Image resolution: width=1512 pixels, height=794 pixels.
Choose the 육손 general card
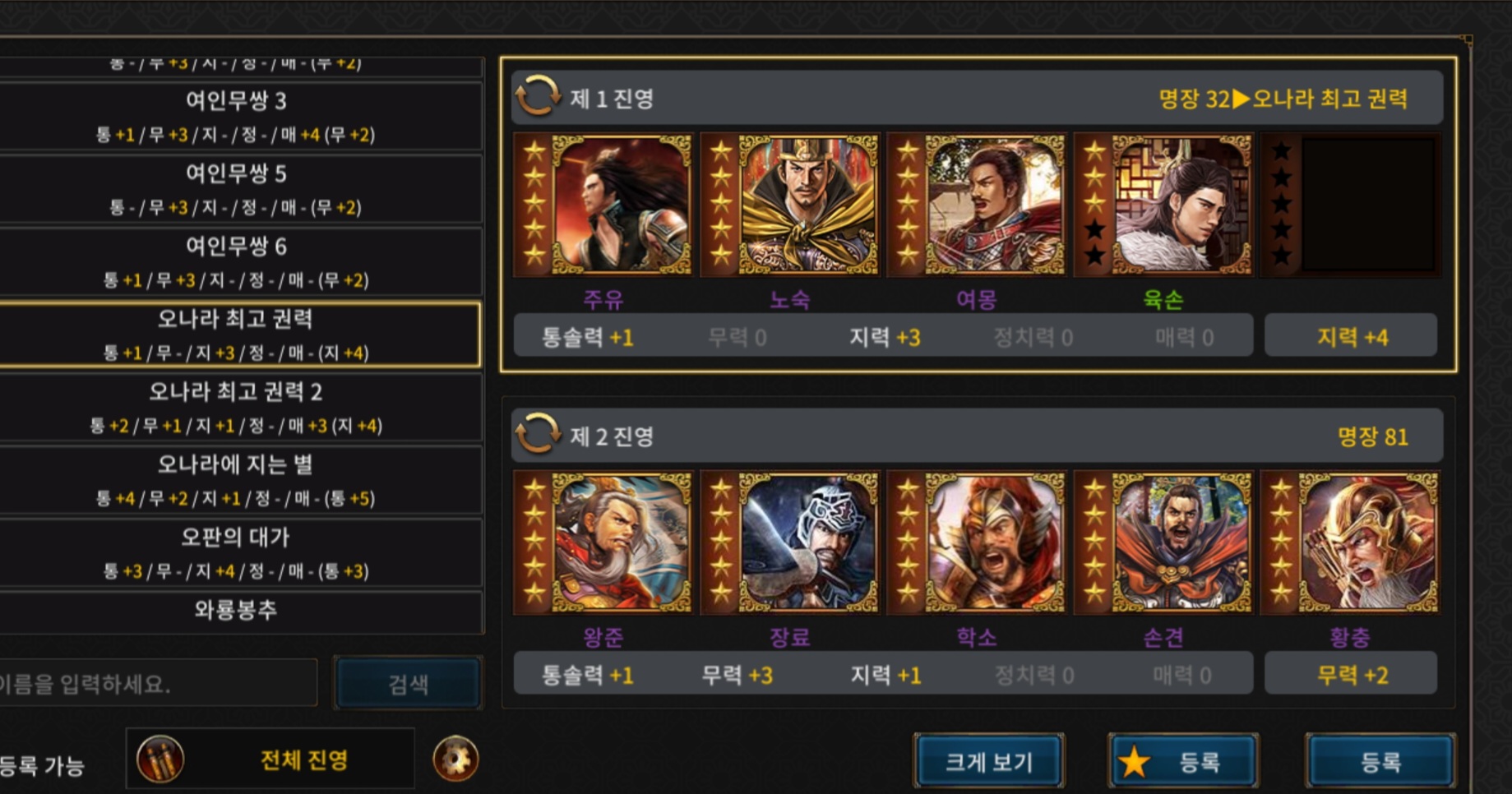(x=1163, y=205)
